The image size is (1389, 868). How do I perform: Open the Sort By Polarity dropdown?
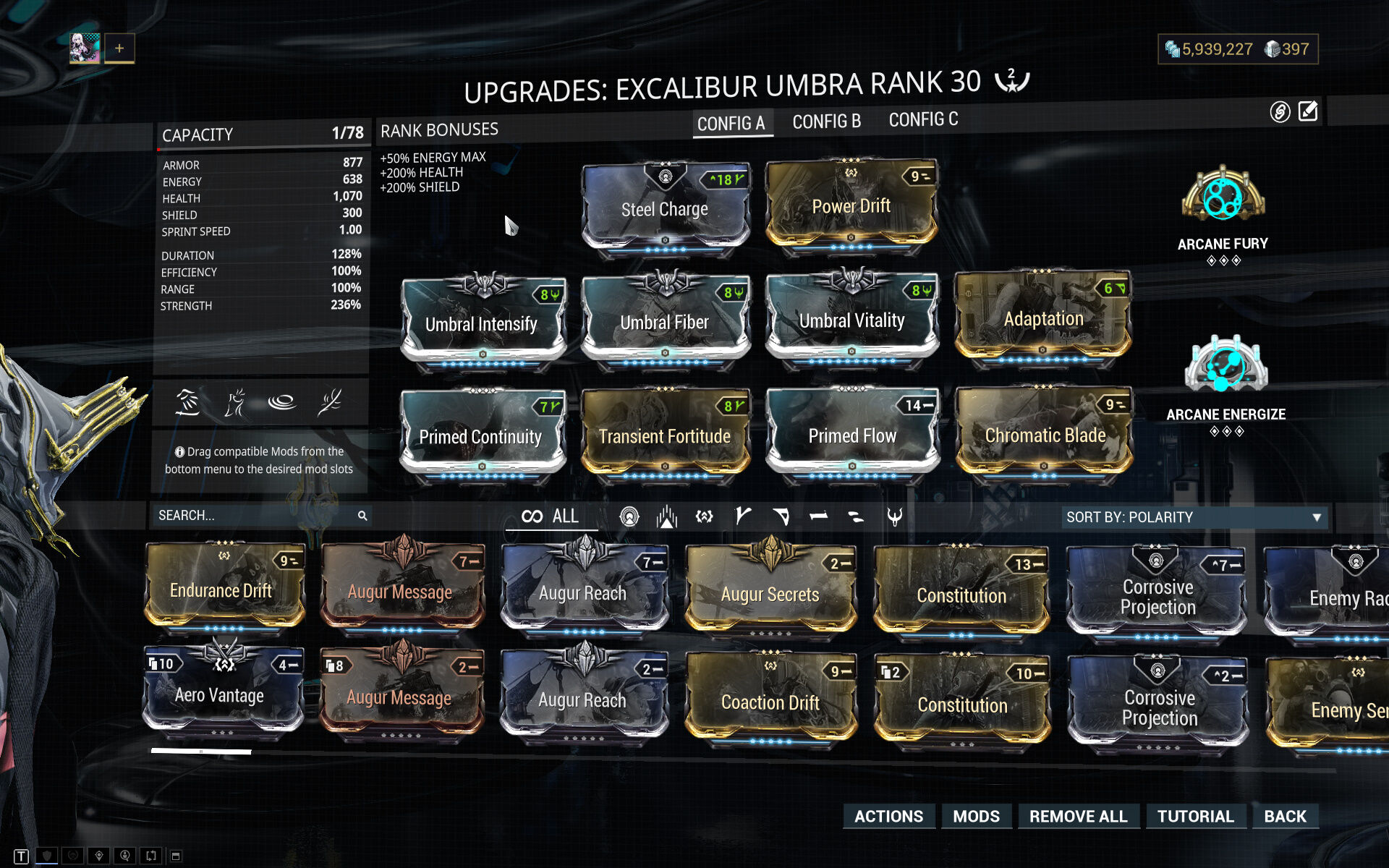click(1194, 517)
